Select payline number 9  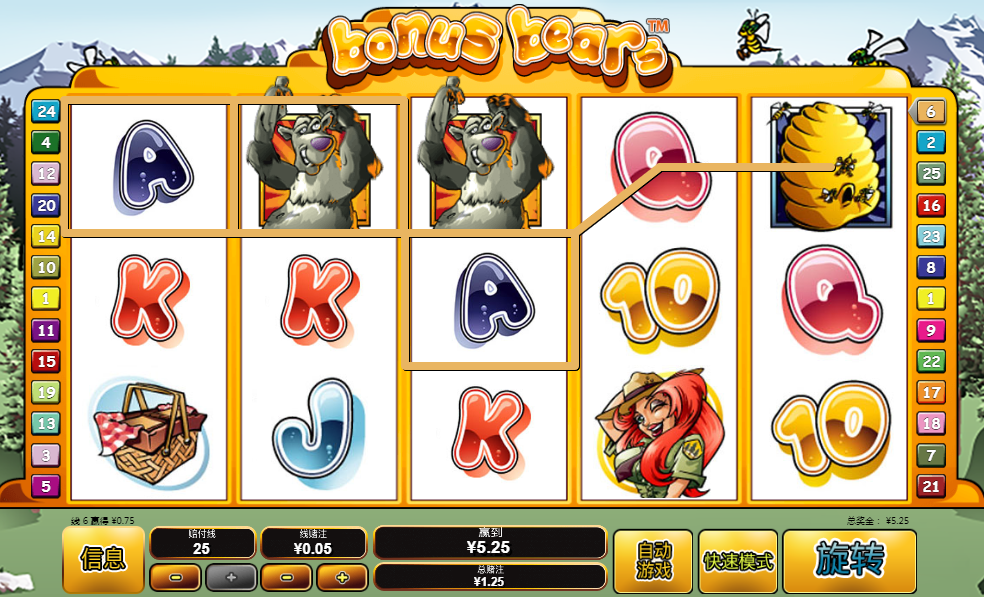930,330
